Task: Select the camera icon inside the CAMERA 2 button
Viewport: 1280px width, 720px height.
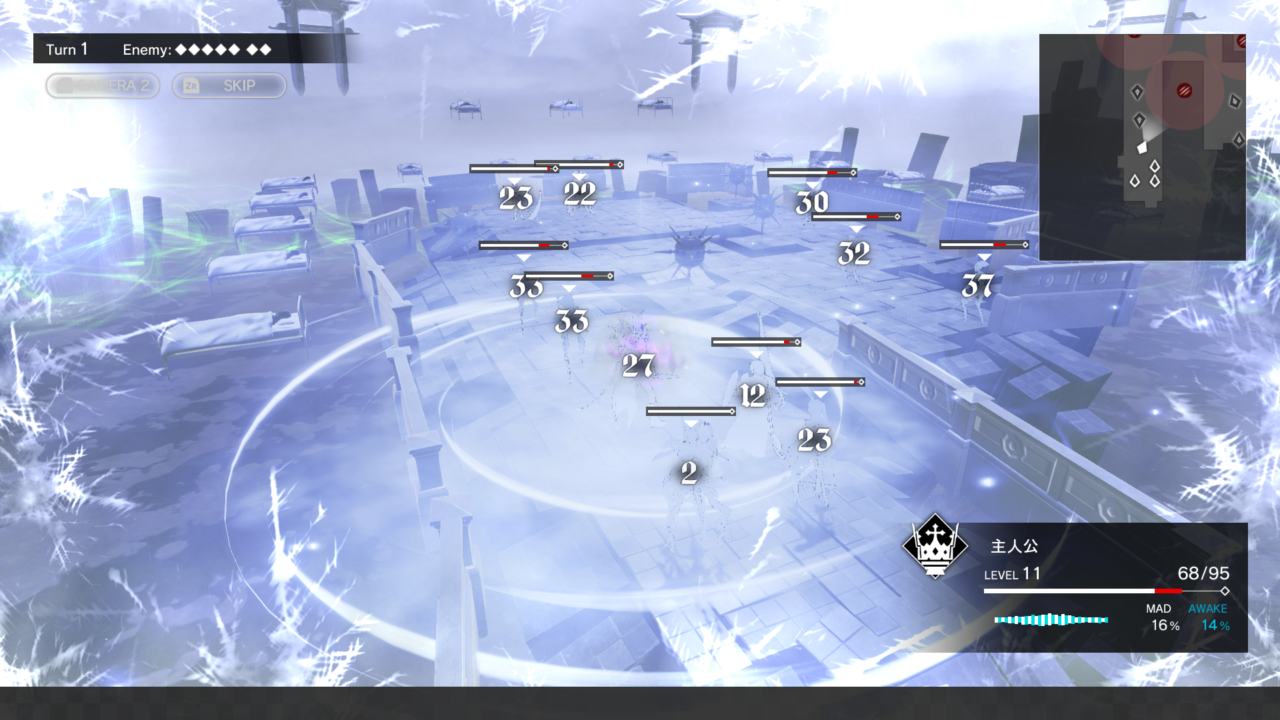Action: [x=65, y=85]
